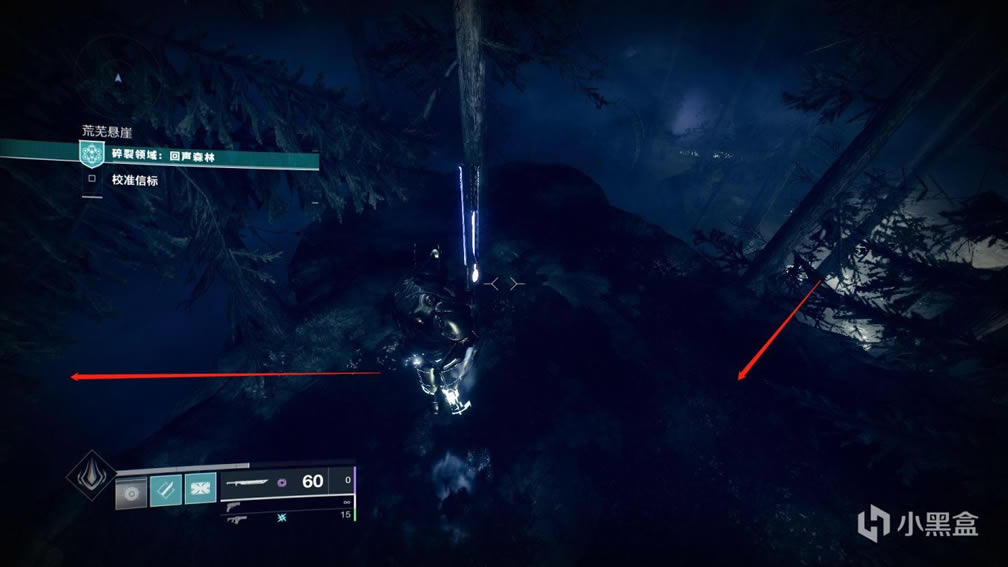1008x567 pixels.
Task: Click the 校准信标 objective entry
Action: (137, 181)
